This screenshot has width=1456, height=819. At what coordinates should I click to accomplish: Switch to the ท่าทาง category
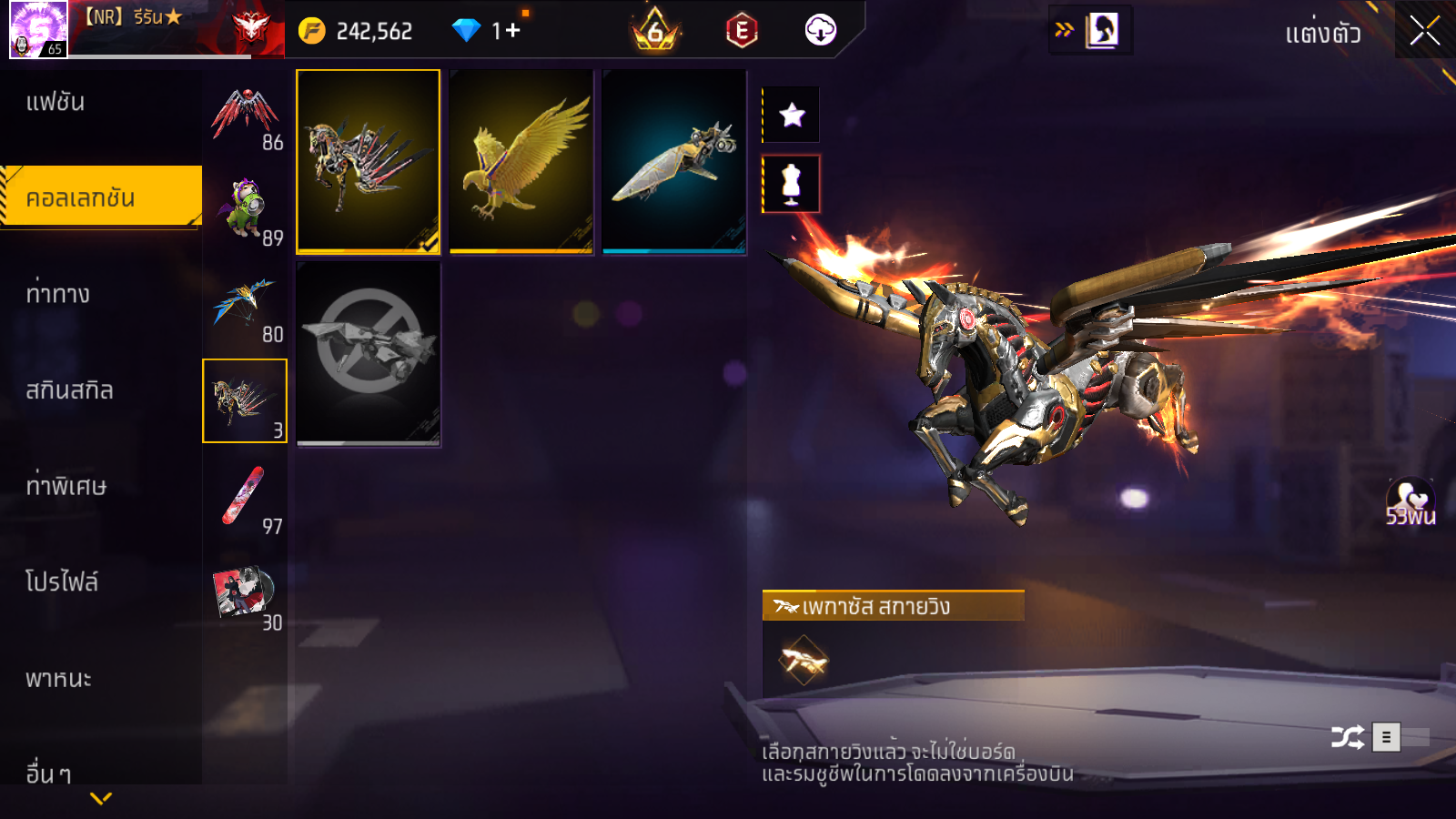[x=58, y=294]
